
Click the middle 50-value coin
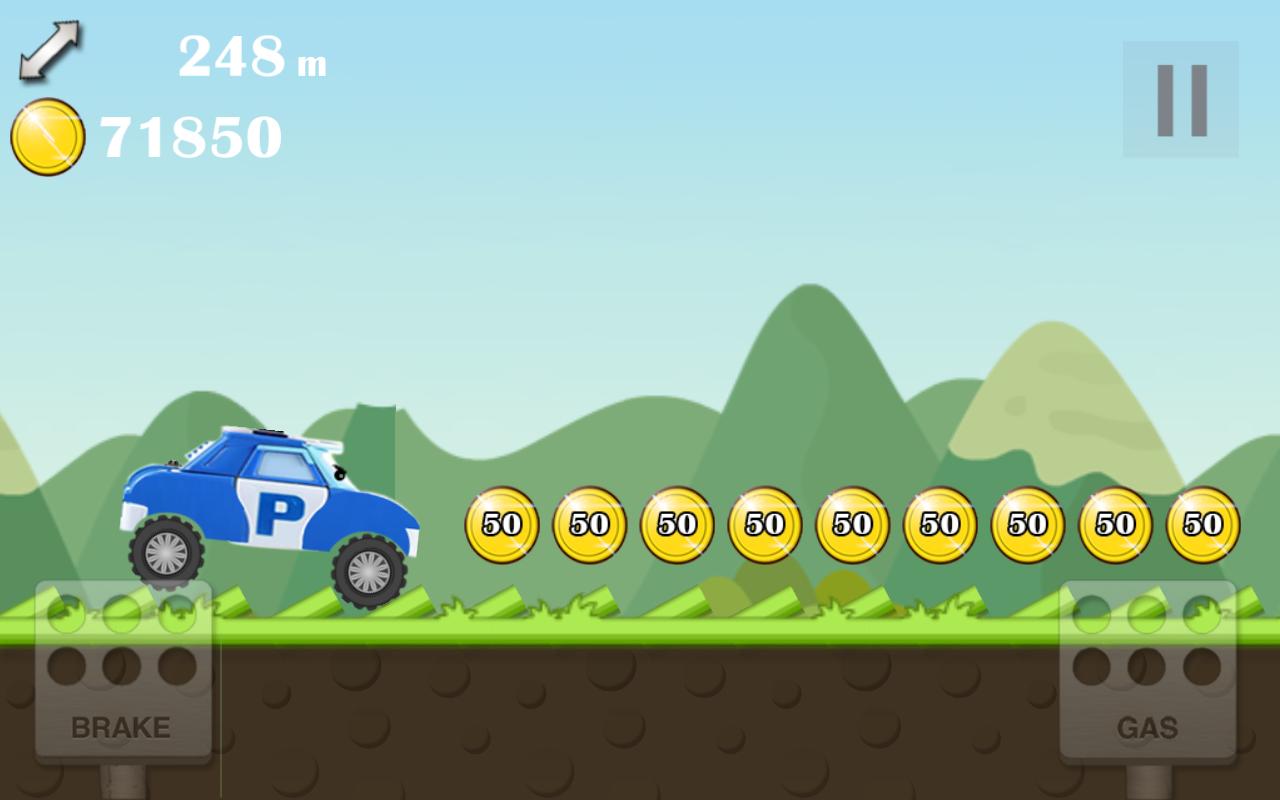click(852, 521)
